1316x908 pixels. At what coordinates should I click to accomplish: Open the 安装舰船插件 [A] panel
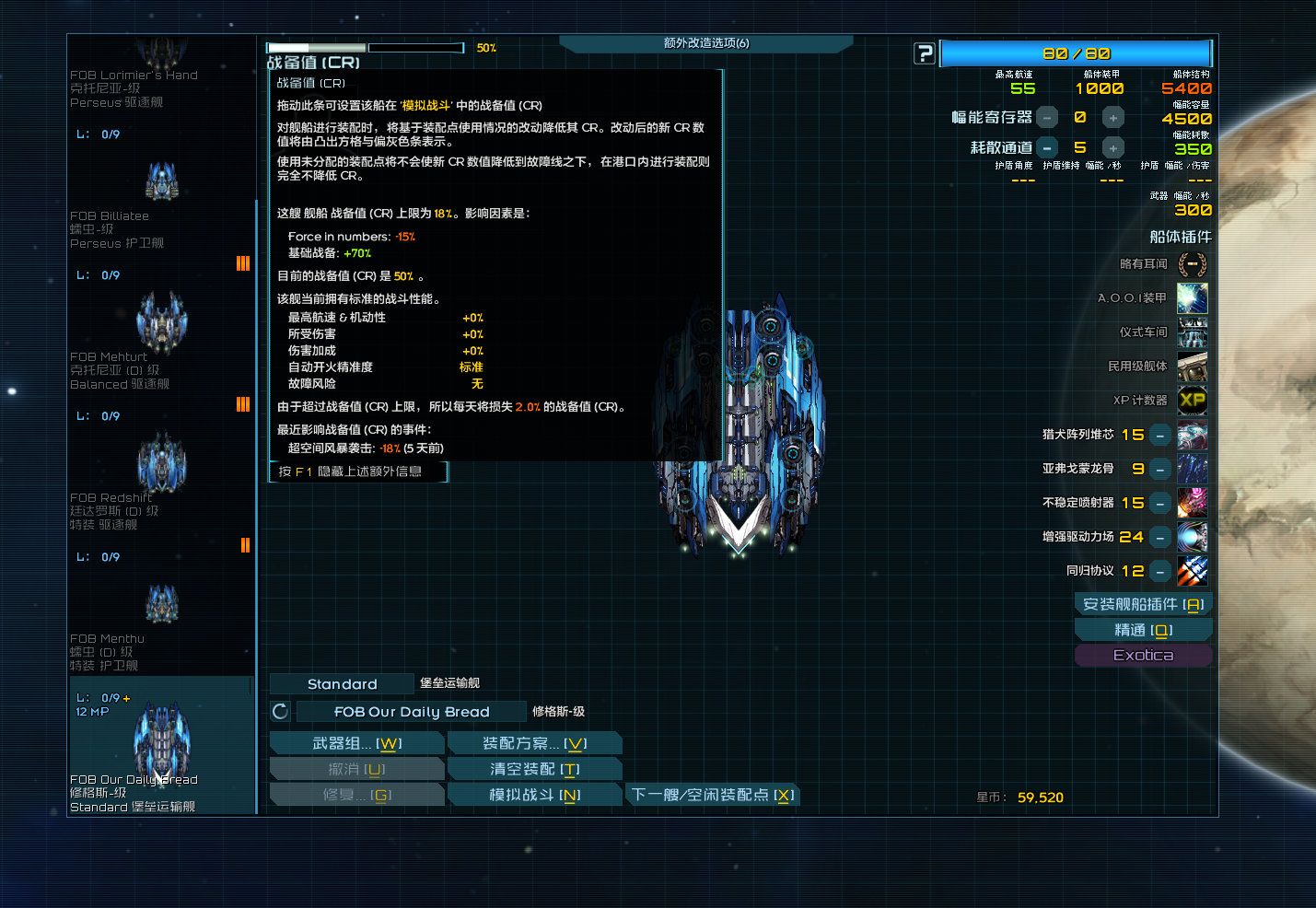1143,603
